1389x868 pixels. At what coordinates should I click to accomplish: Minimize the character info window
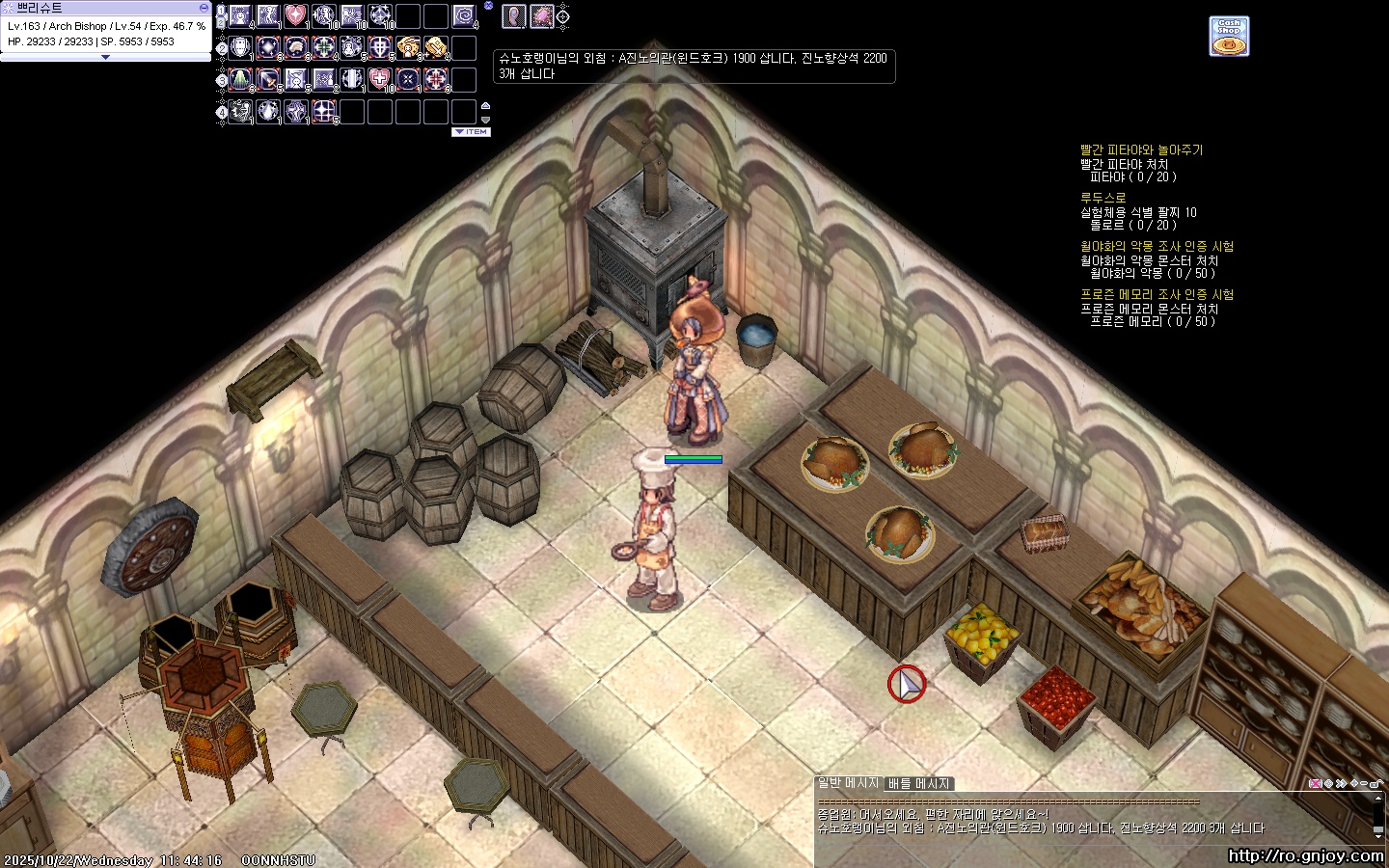click(x=204, y=8)
